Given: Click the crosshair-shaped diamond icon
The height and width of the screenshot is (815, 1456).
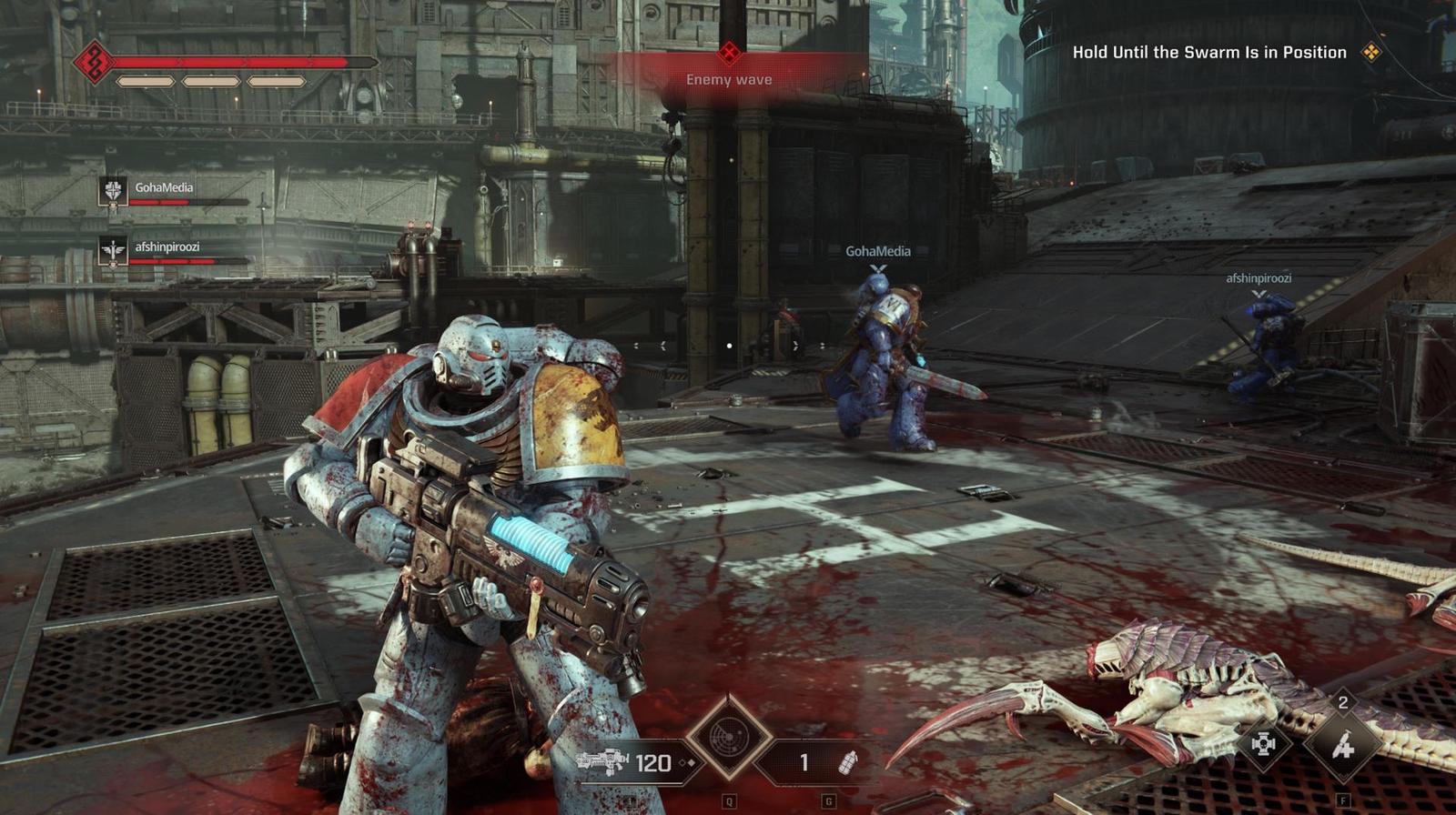Looking at the screenshot, I should (x=1263, y=744).
